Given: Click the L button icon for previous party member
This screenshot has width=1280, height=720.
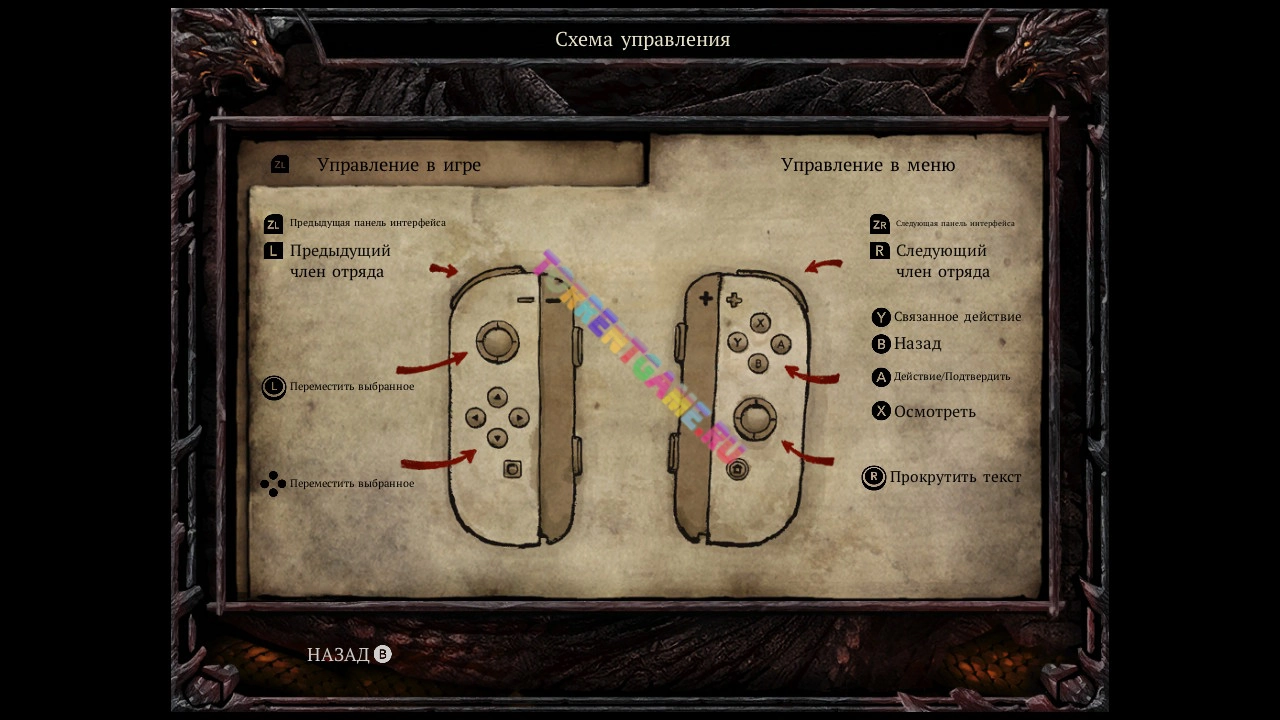Looking at the screenshot, I should [x=272, y=250].
